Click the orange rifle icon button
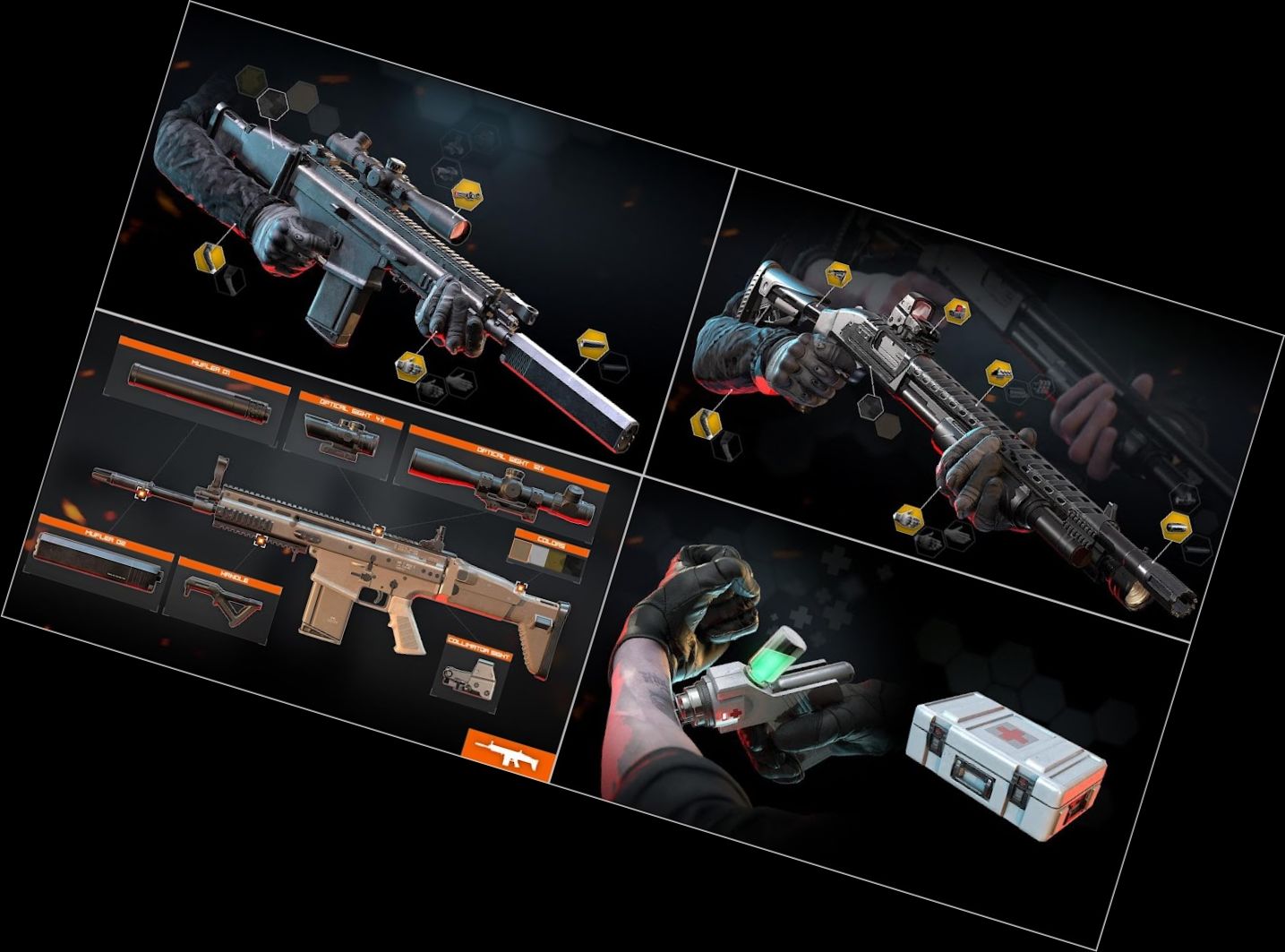The width and height of the screenshot is (1285, 952). (510, 755)
